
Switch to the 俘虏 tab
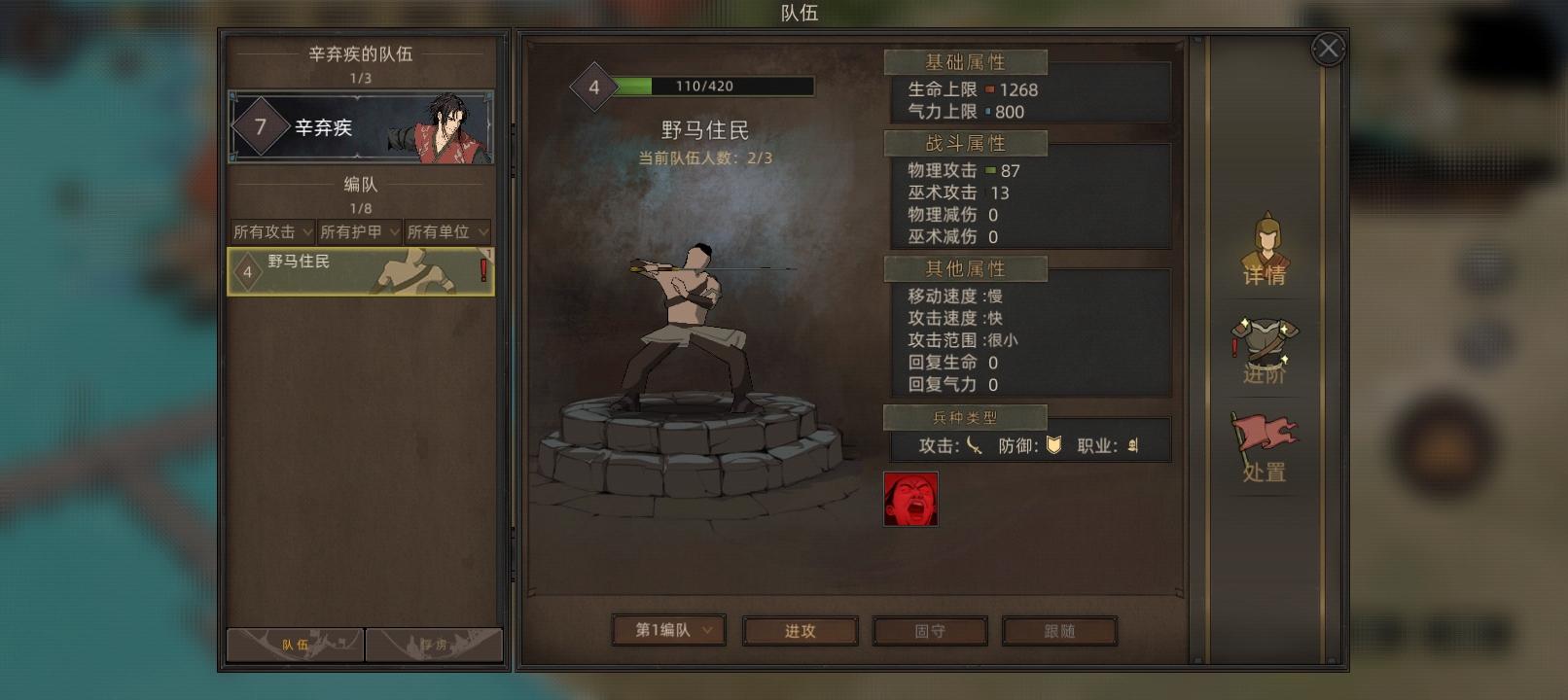[x=434, y=645]
